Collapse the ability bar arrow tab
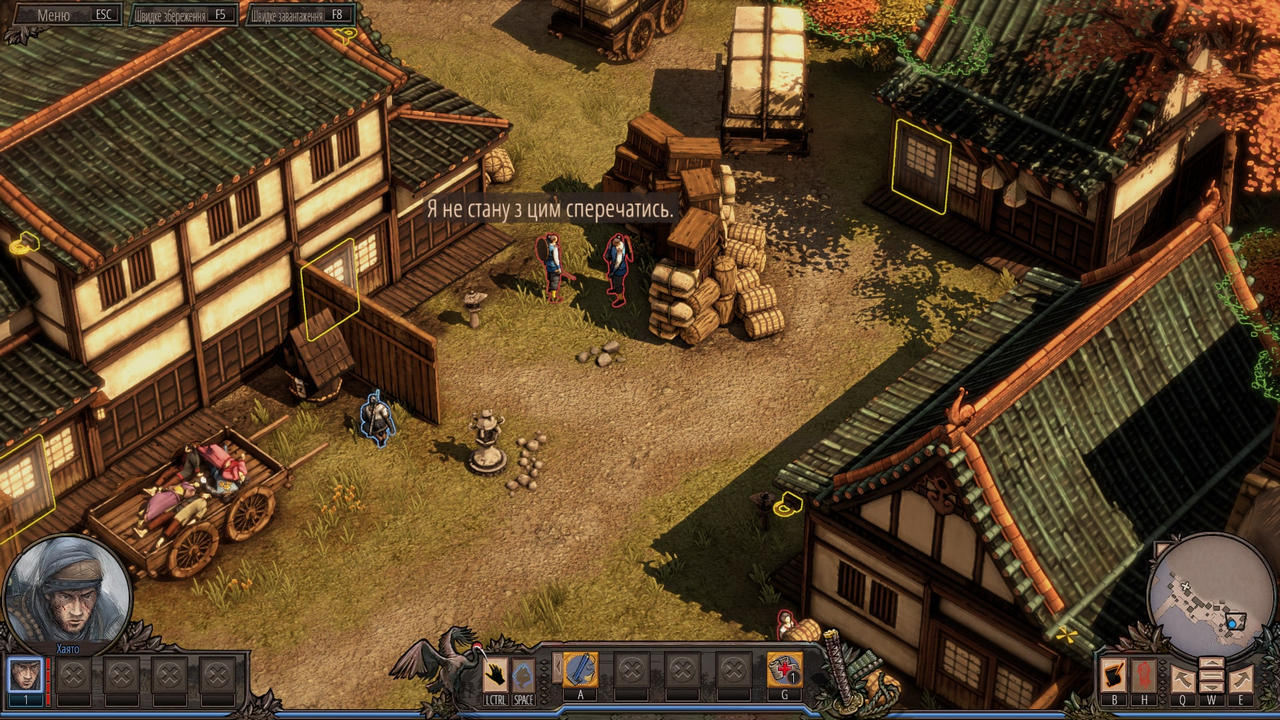The height and width of the screenshot is (720, 1280). 557,667
